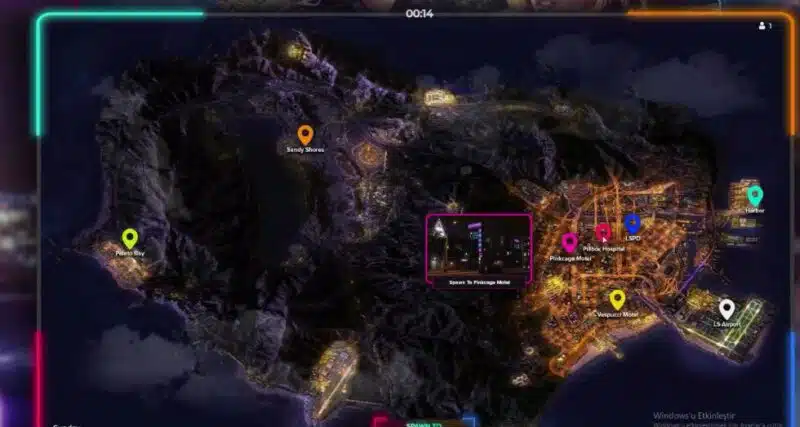Pick the yellow Vespucci Motel pin
Viewport: 800px width, 427px height.
coord(617,299)
